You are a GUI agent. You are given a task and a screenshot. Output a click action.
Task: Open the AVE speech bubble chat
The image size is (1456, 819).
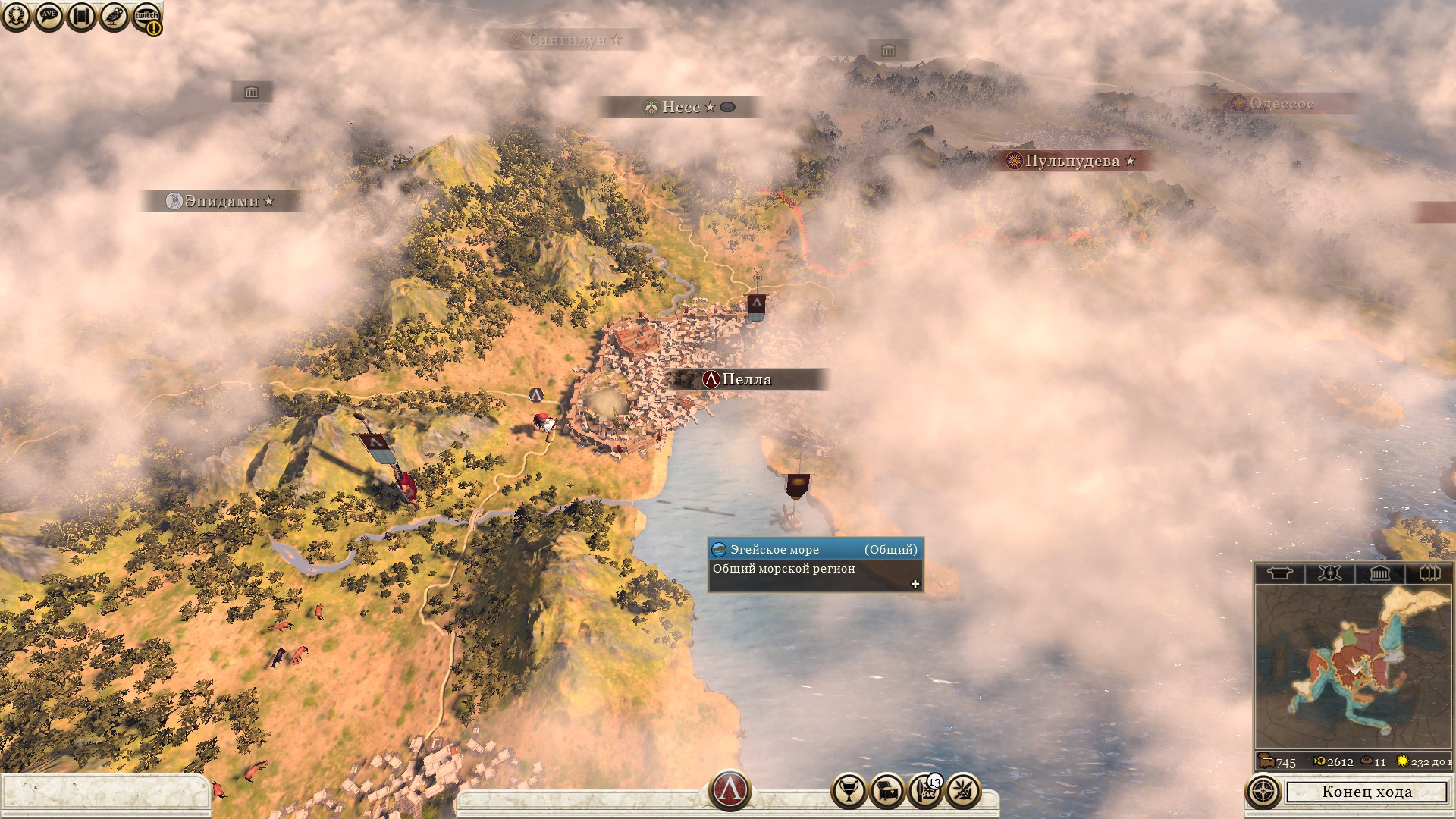tap(49, 16)
